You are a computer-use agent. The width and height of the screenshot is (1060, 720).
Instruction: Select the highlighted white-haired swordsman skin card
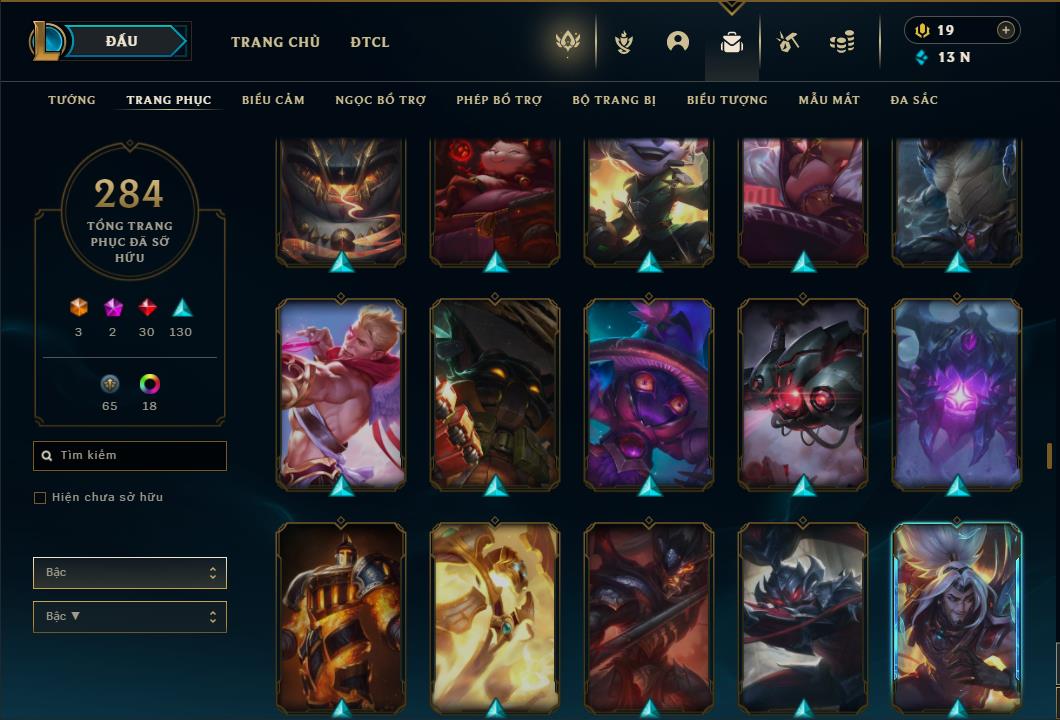click(957, 615)
